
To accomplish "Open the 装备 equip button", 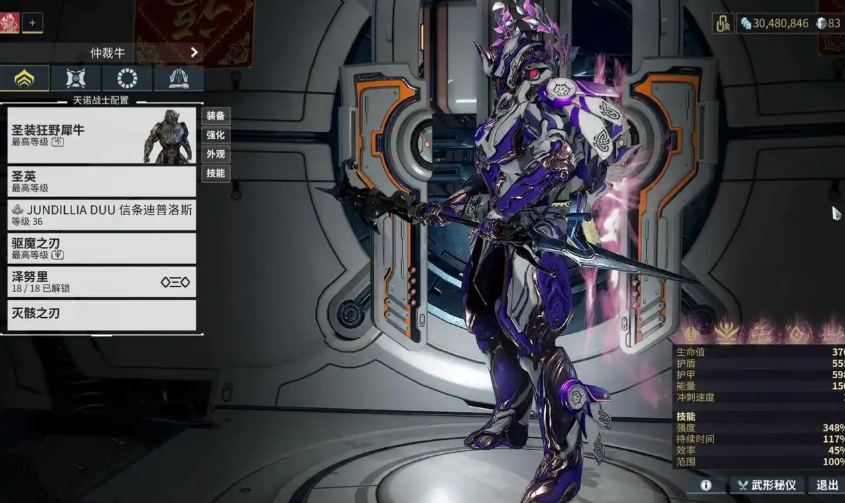I will 215,116.
